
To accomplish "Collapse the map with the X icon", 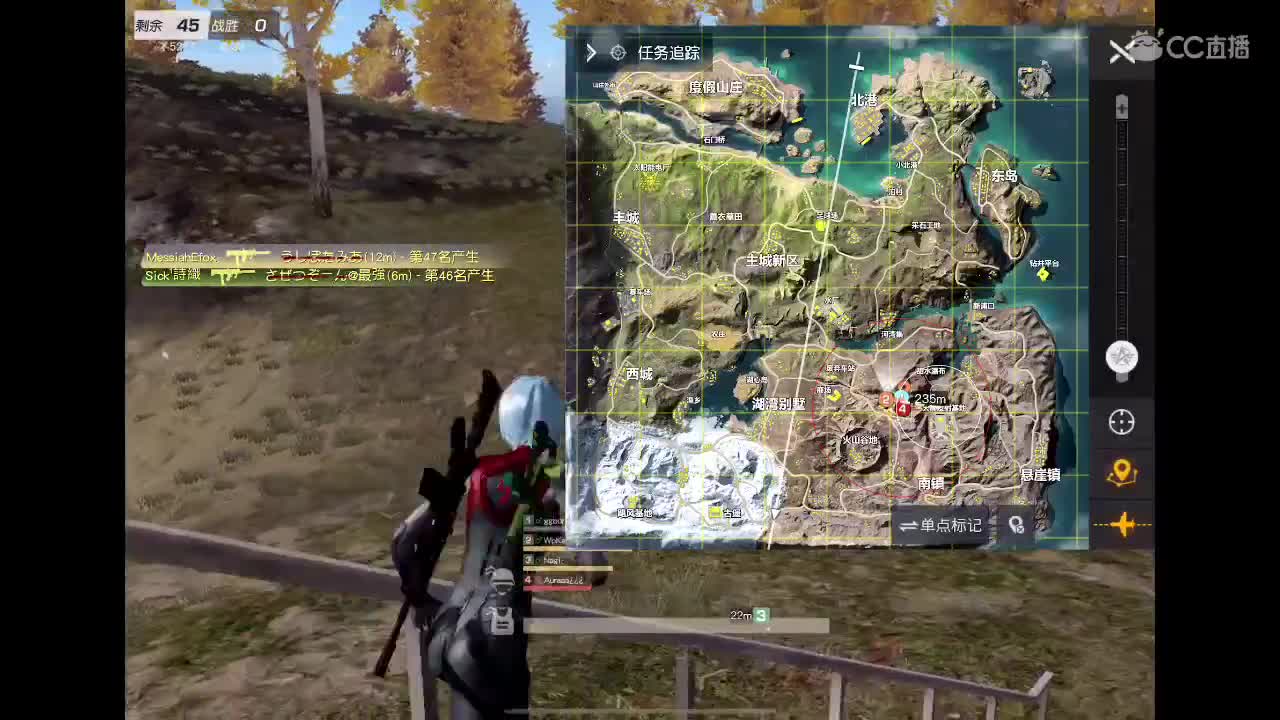I will [1120, 52].
